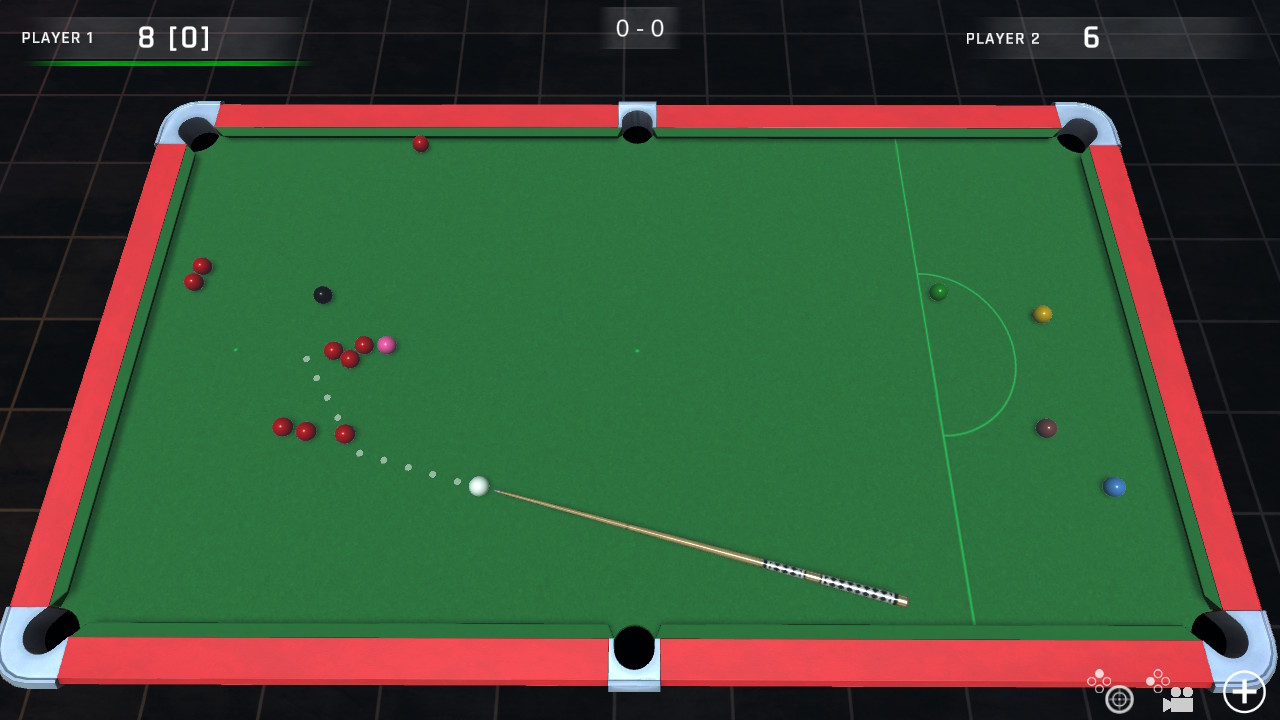Click the gamepad buttons icon beside the camera

click(1158, 681)
